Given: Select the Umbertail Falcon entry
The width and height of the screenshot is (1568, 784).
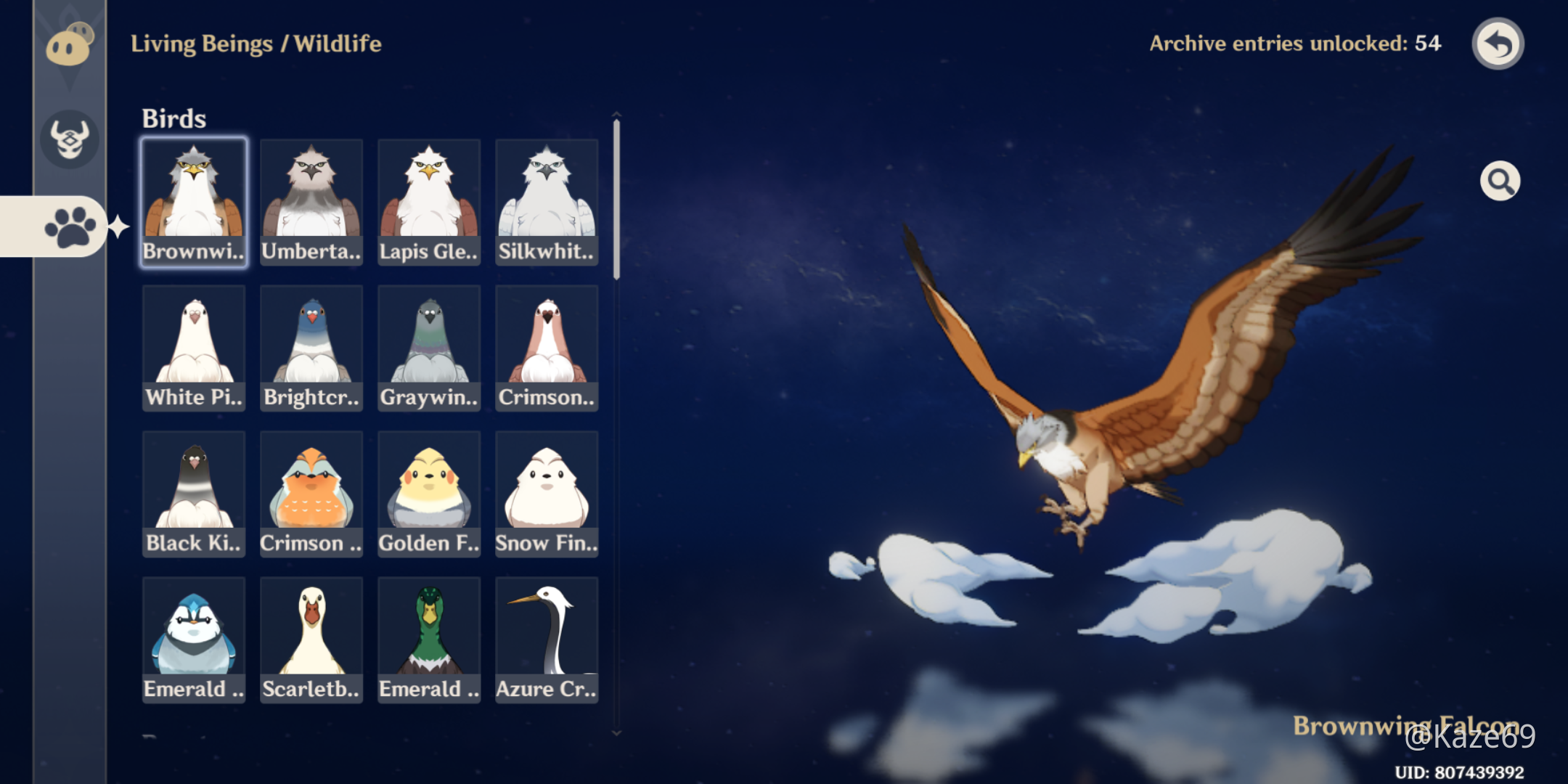Looking at the screenshot, I should 311,202.
